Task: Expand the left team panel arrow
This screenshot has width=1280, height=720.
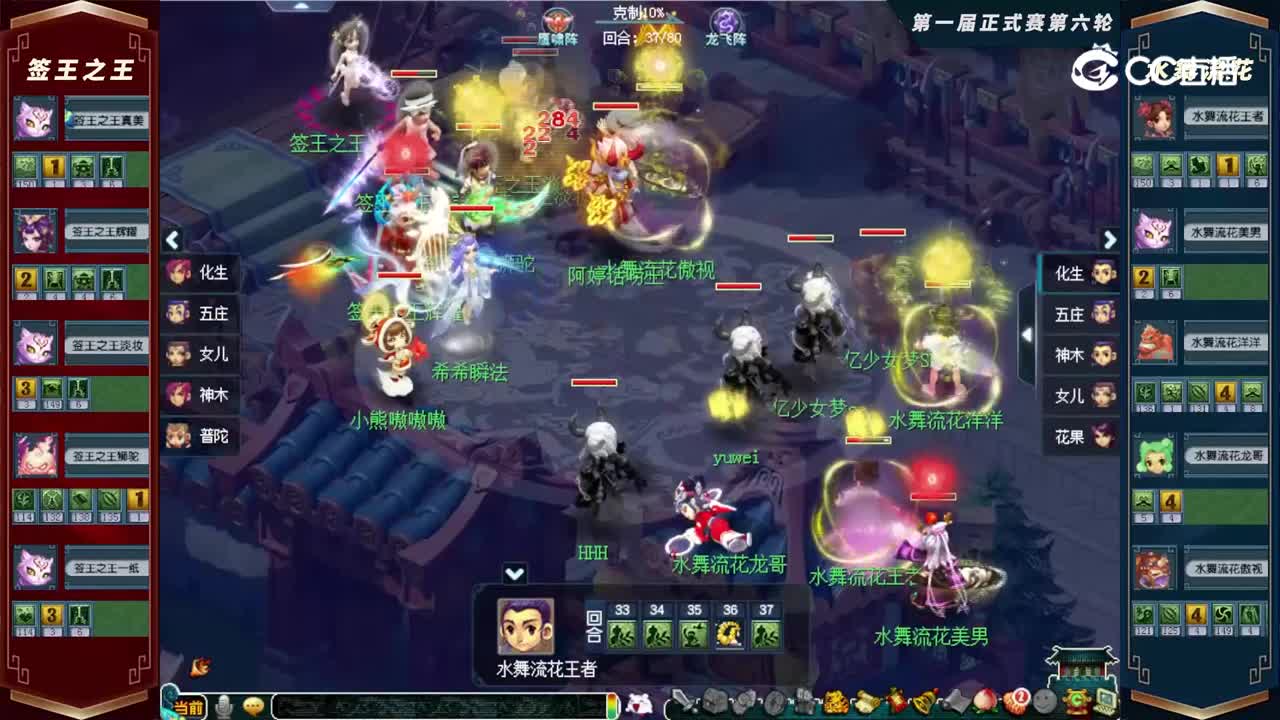Action: (172, 238)
